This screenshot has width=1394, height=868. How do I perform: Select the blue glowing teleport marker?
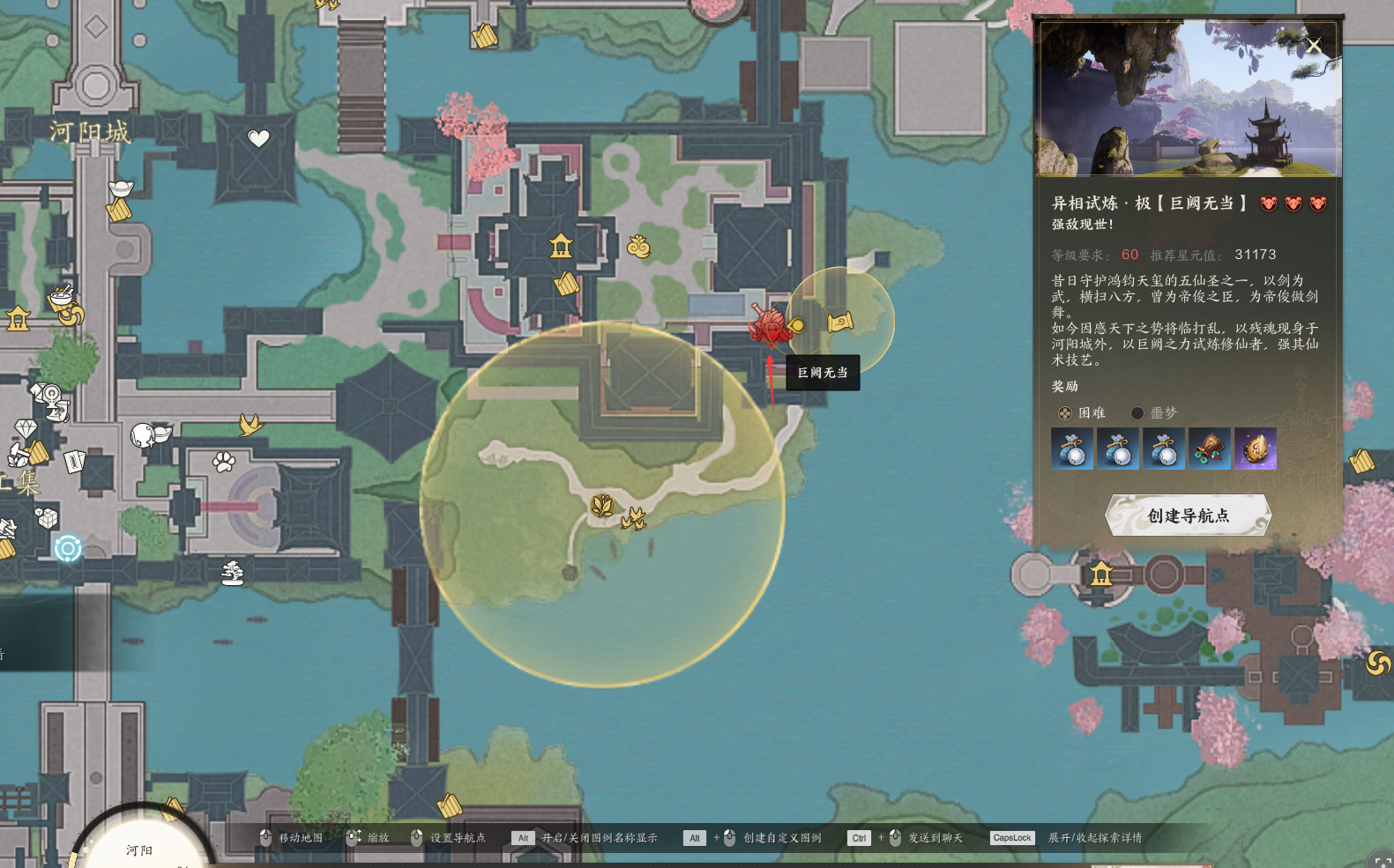pos(68,548)
